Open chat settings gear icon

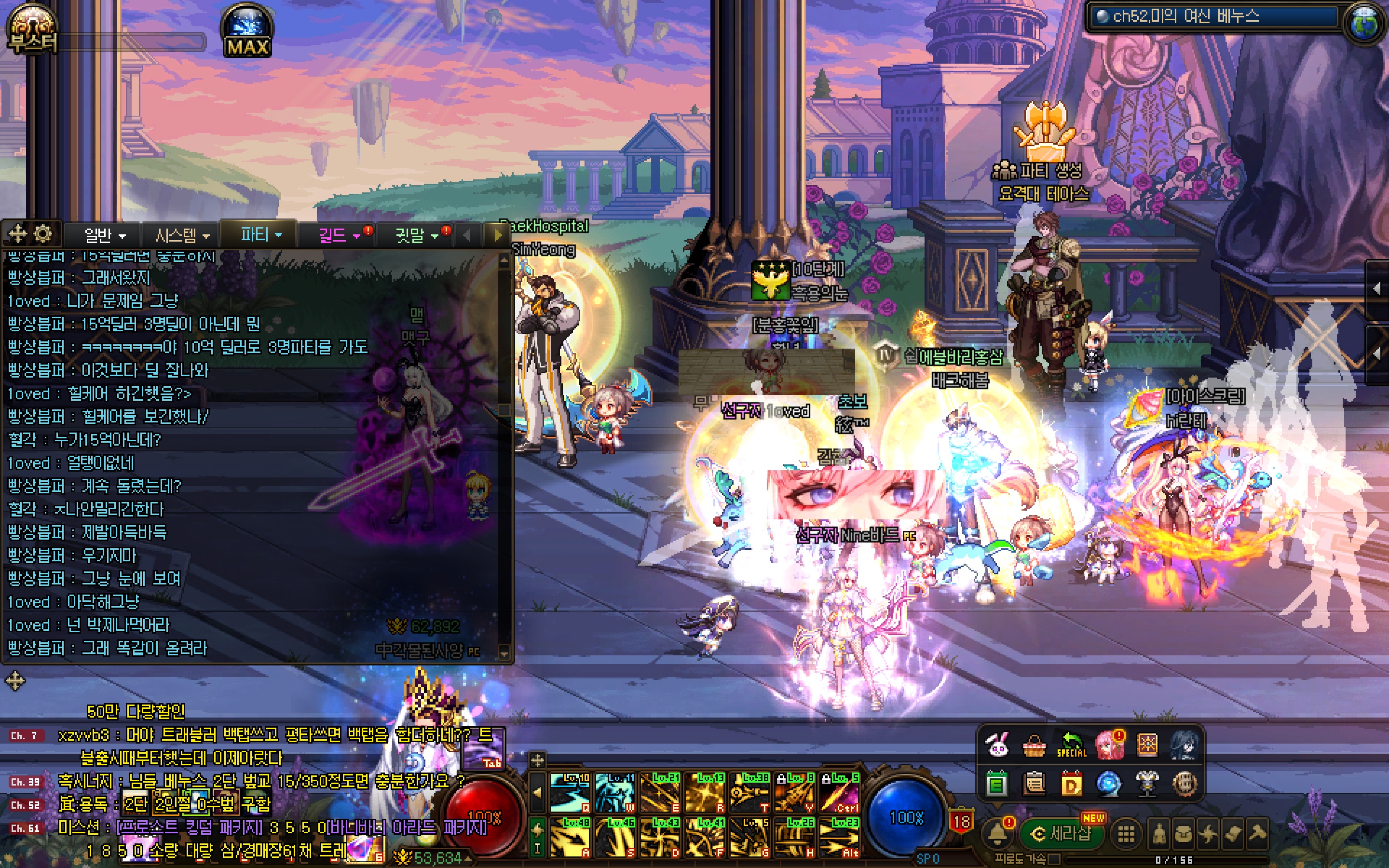point(43,234)
